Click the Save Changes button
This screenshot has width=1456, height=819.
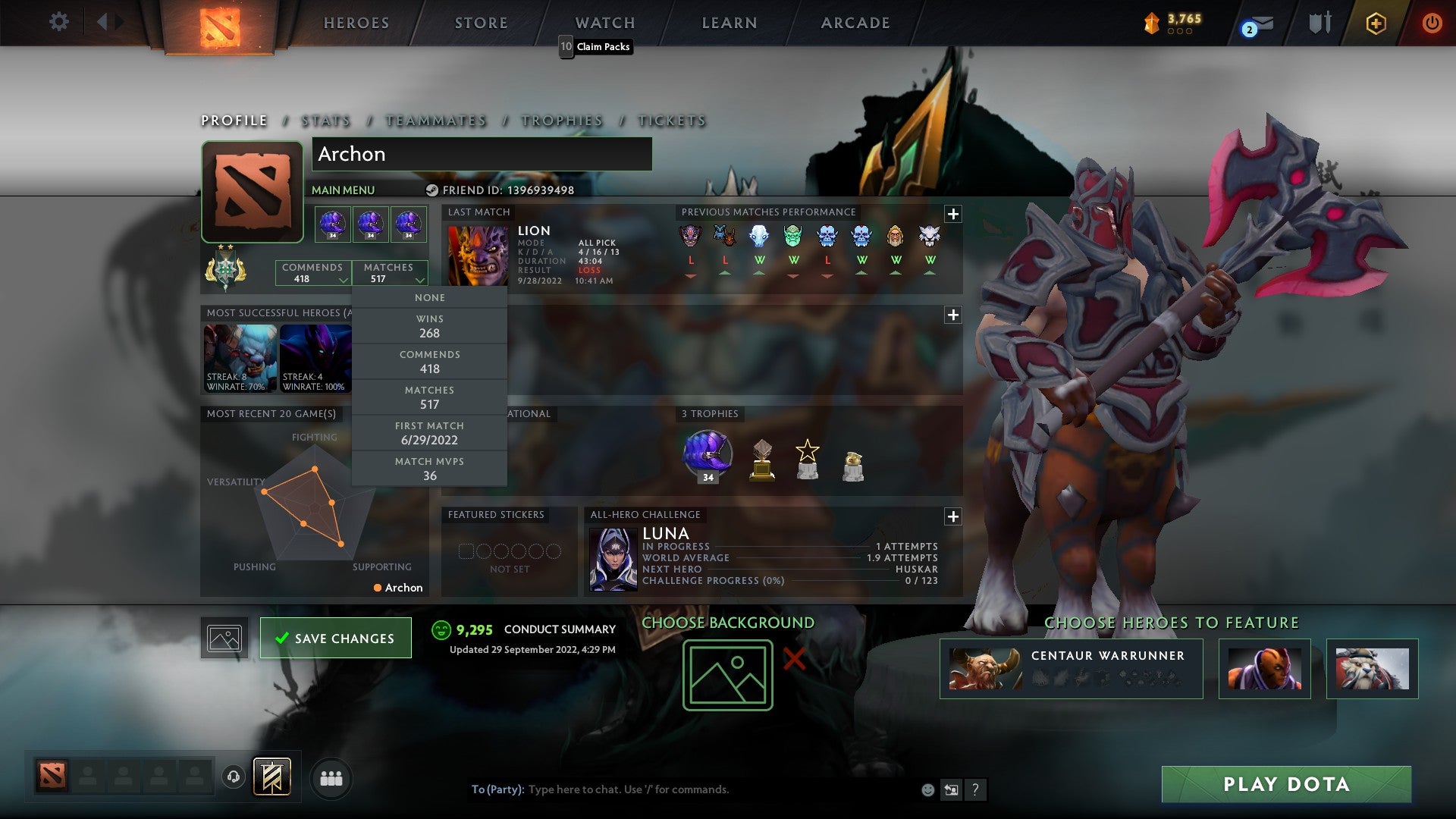point(335,638)
